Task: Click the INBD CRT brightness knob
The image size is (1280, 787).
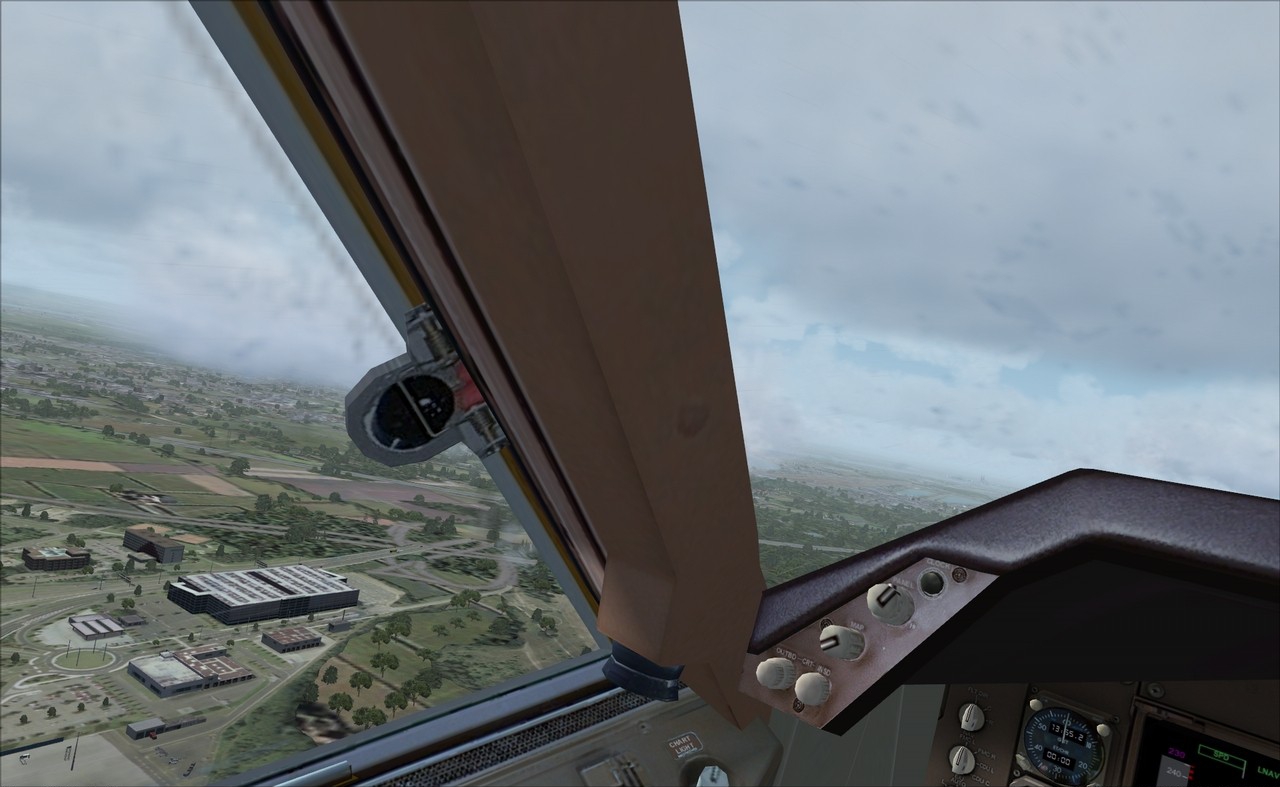Action: [812, 687]
